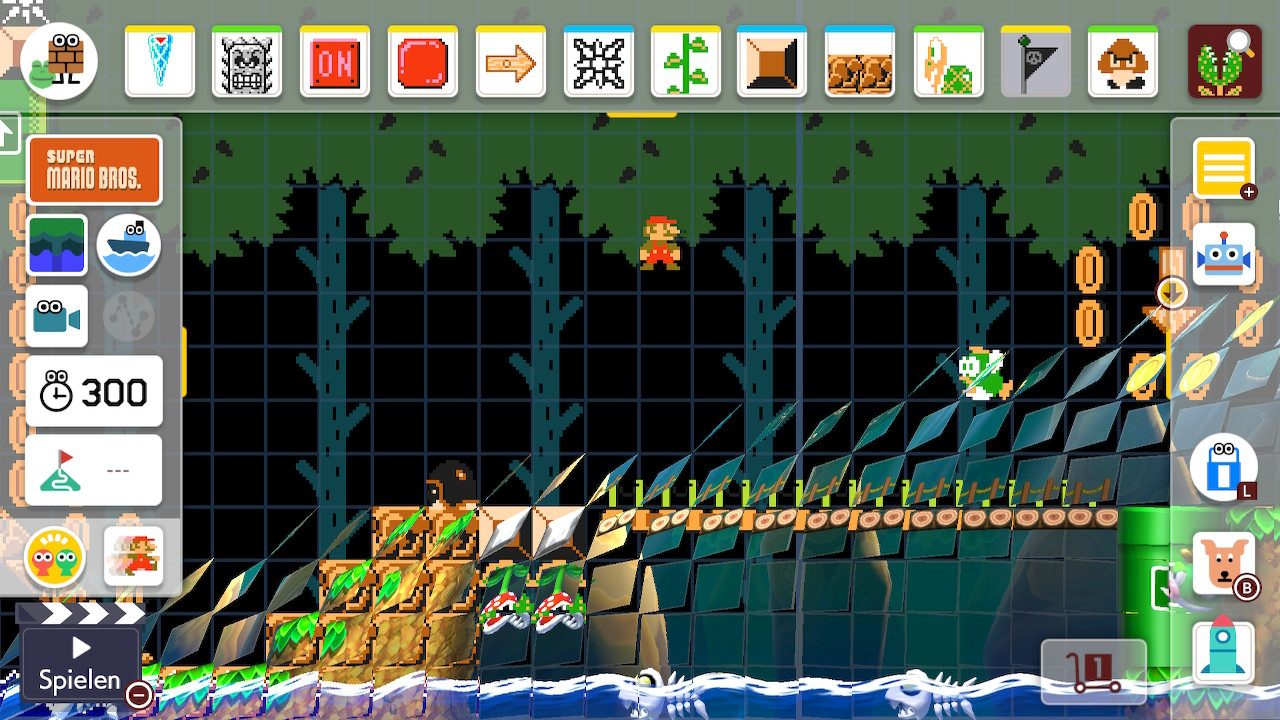Viewport: 1280px width, 720px height.
Task: Pick the green vine part
Action: (686, 62)
